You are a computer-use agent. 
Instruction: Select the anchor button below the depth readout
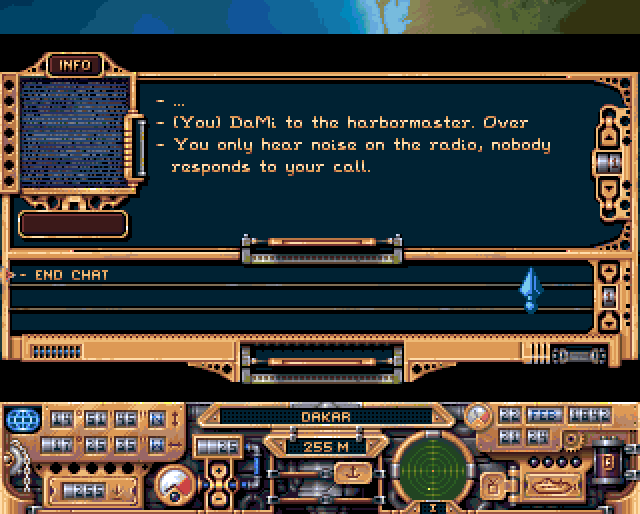(350, 472)
